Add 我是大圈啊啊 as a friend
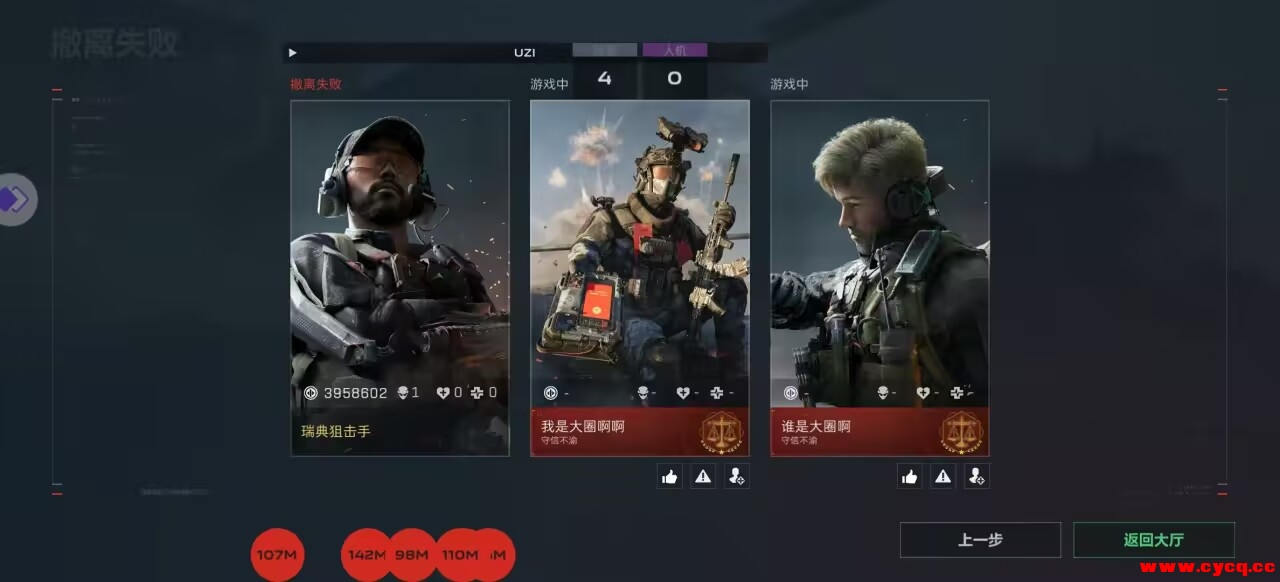Screen dimensions: 1280x582 coord(737,477)
